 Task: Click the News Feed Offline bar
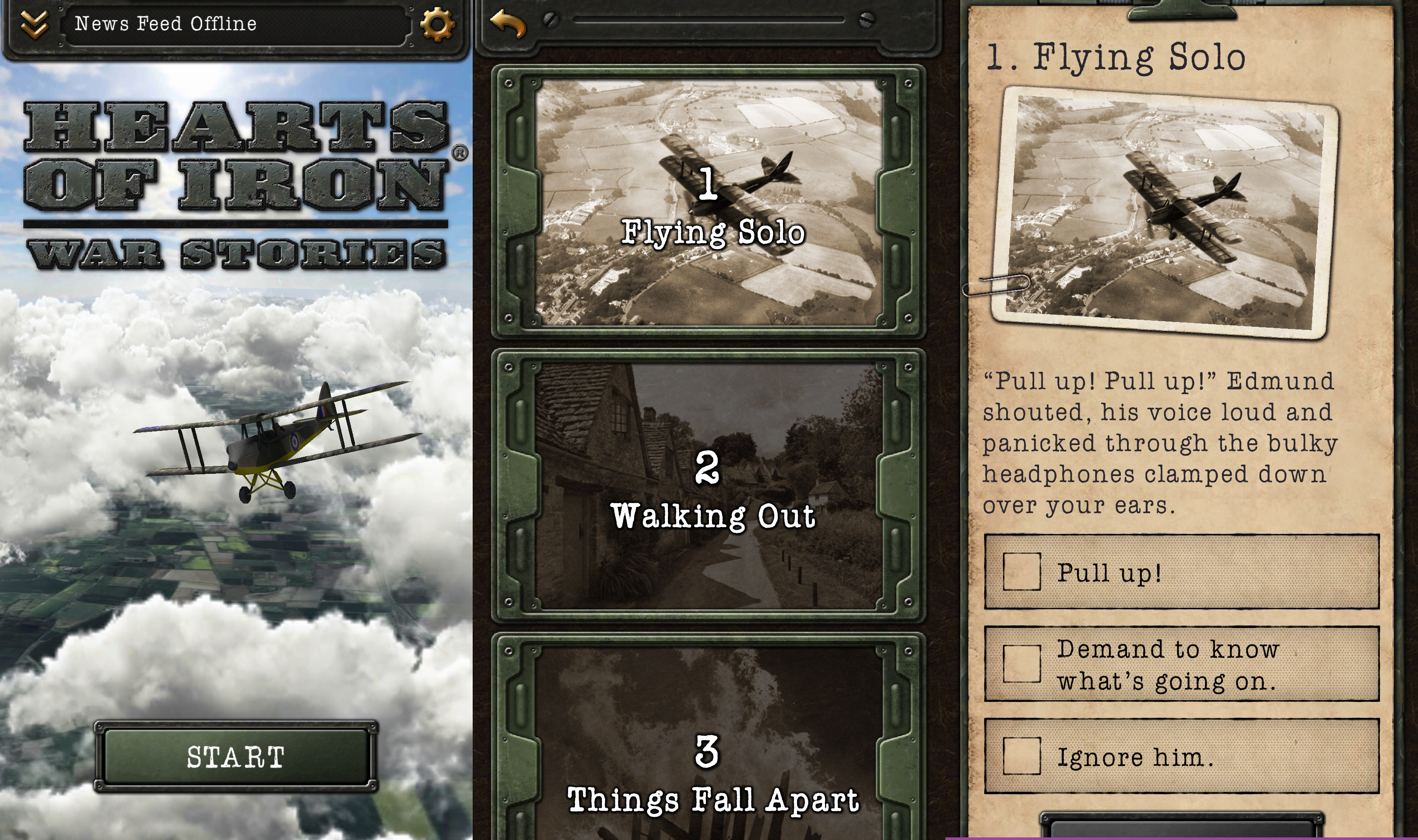235,24
